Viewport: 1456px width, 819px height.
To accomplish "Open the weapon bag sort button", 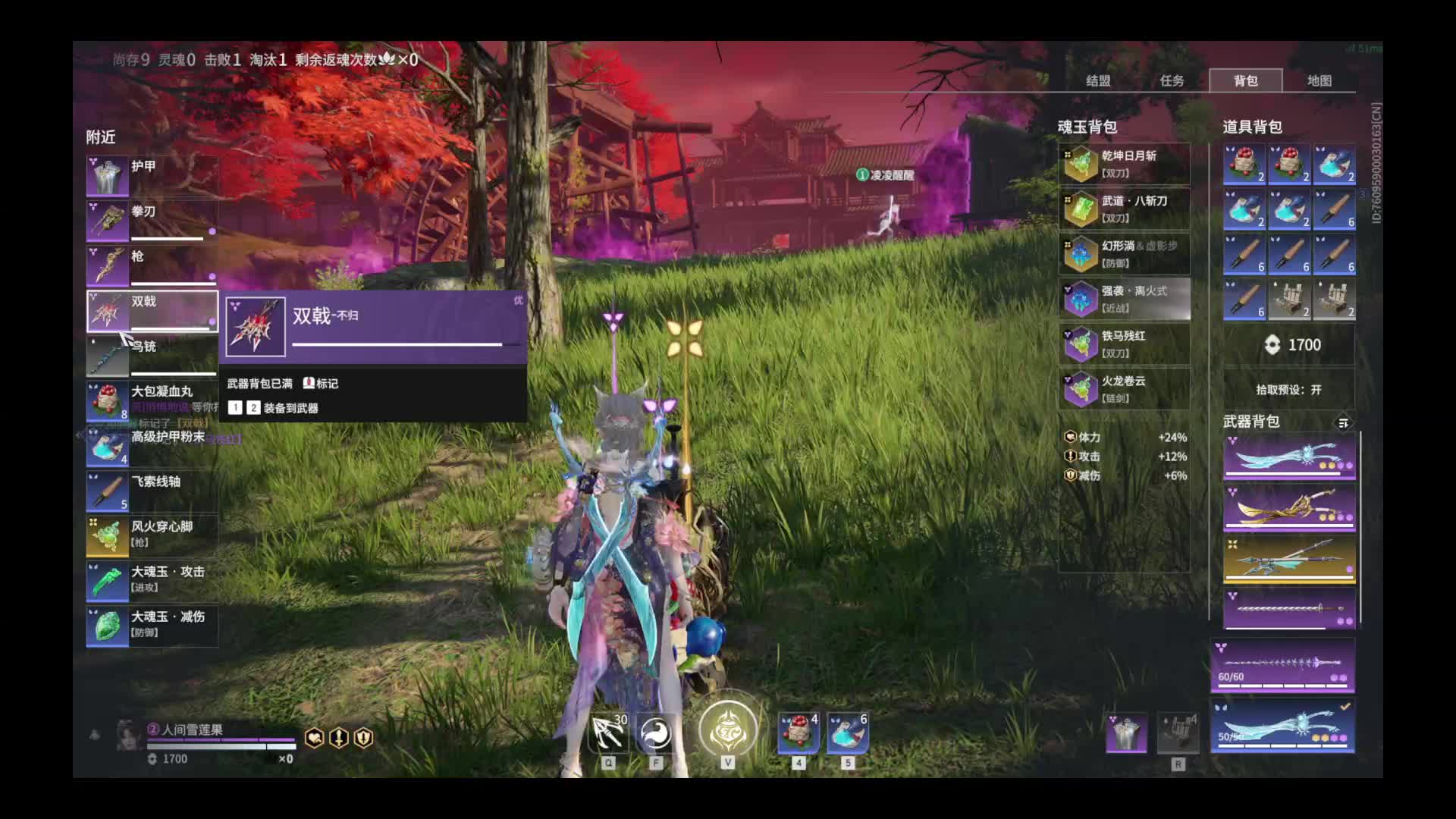I will [1343, 423].
